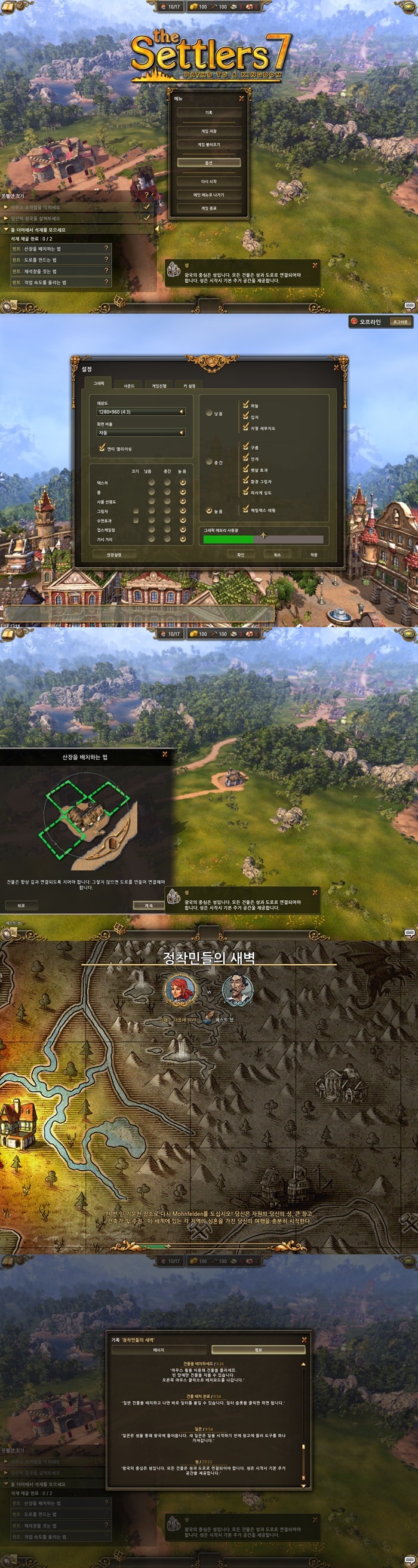Viewport: 418px width, 1568px height.
Task: Confirm settings with the 확인 button
Action: (240, 554)
